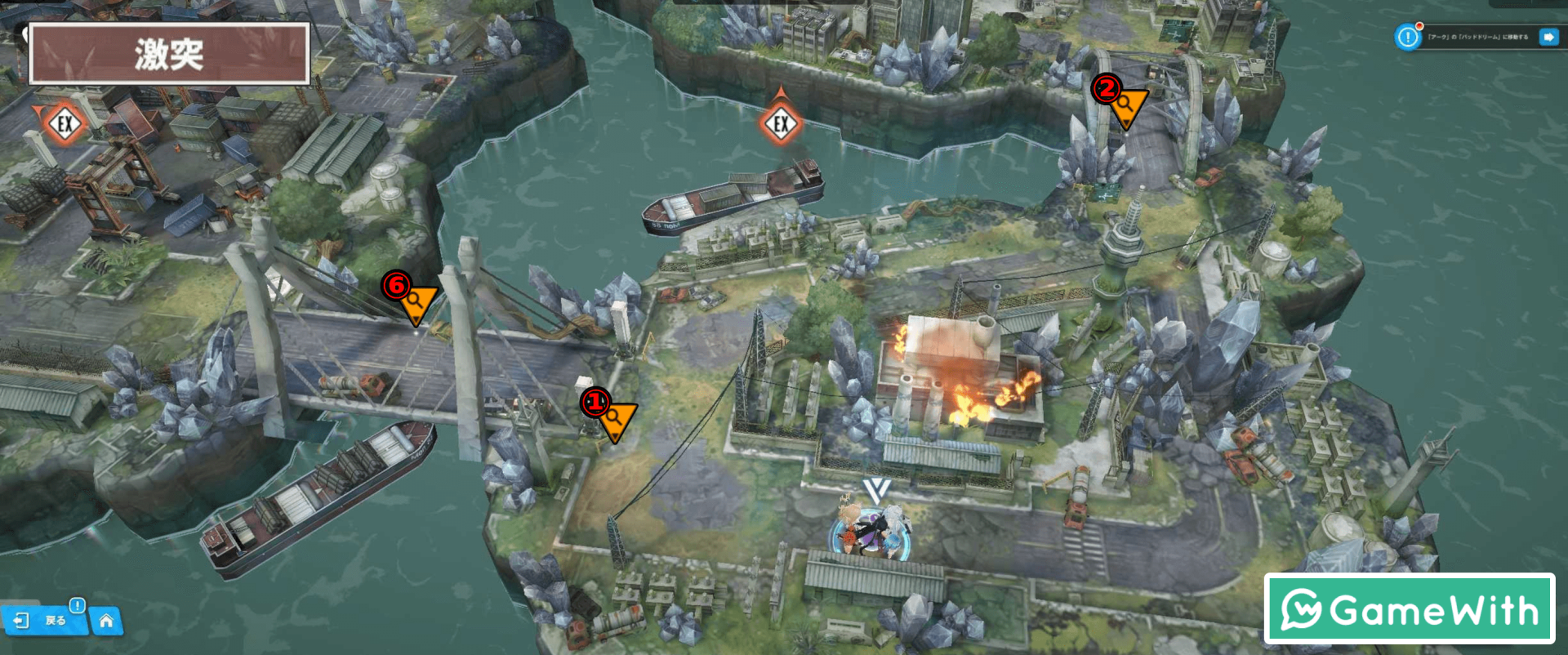Go back with the 戻る button
The height and width of the screenshot is (655, 1568).
45,621
